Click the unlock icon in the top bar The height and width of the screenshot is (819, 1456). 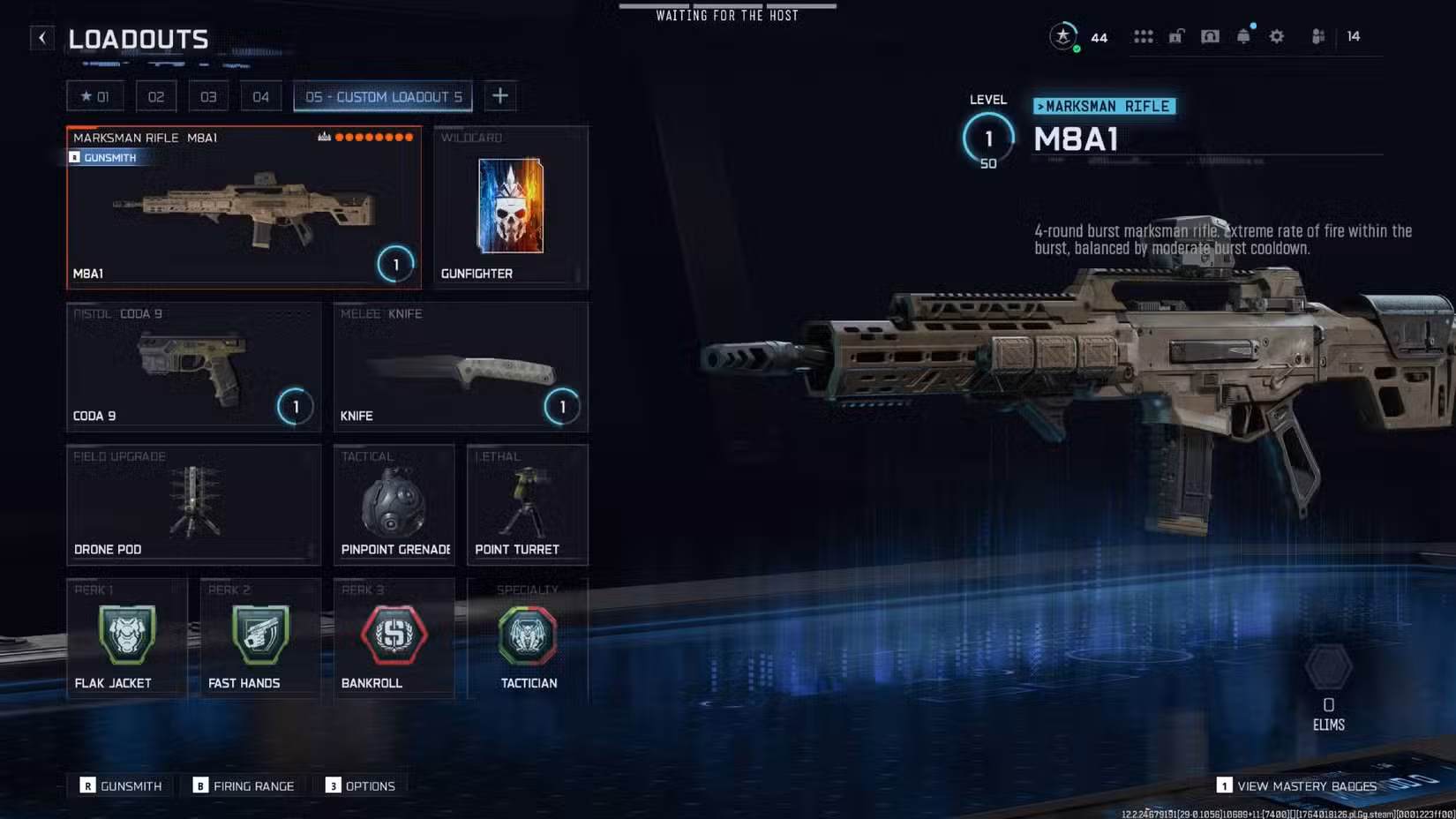point(1176,36)
